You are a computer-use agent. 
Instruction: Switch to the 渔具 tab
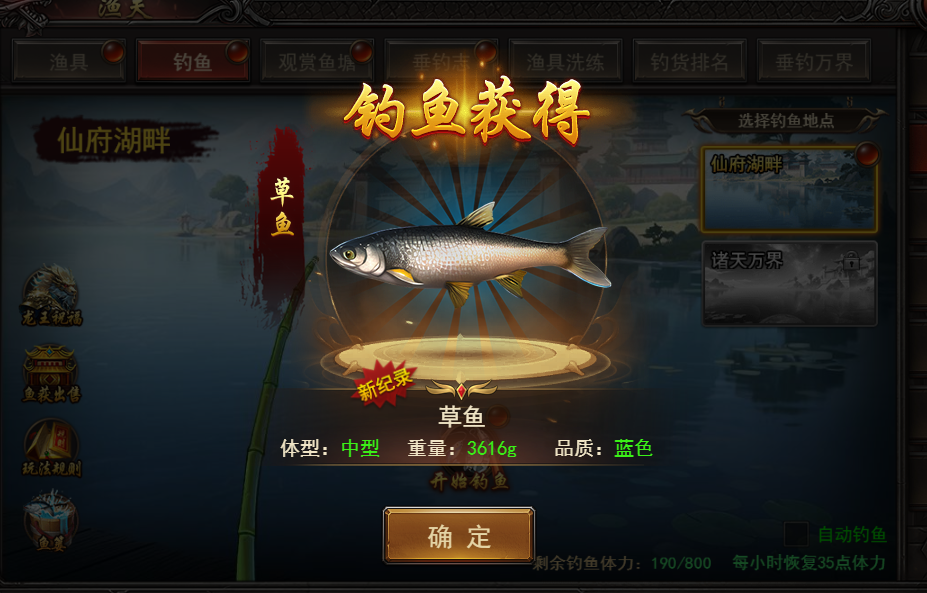69,62
